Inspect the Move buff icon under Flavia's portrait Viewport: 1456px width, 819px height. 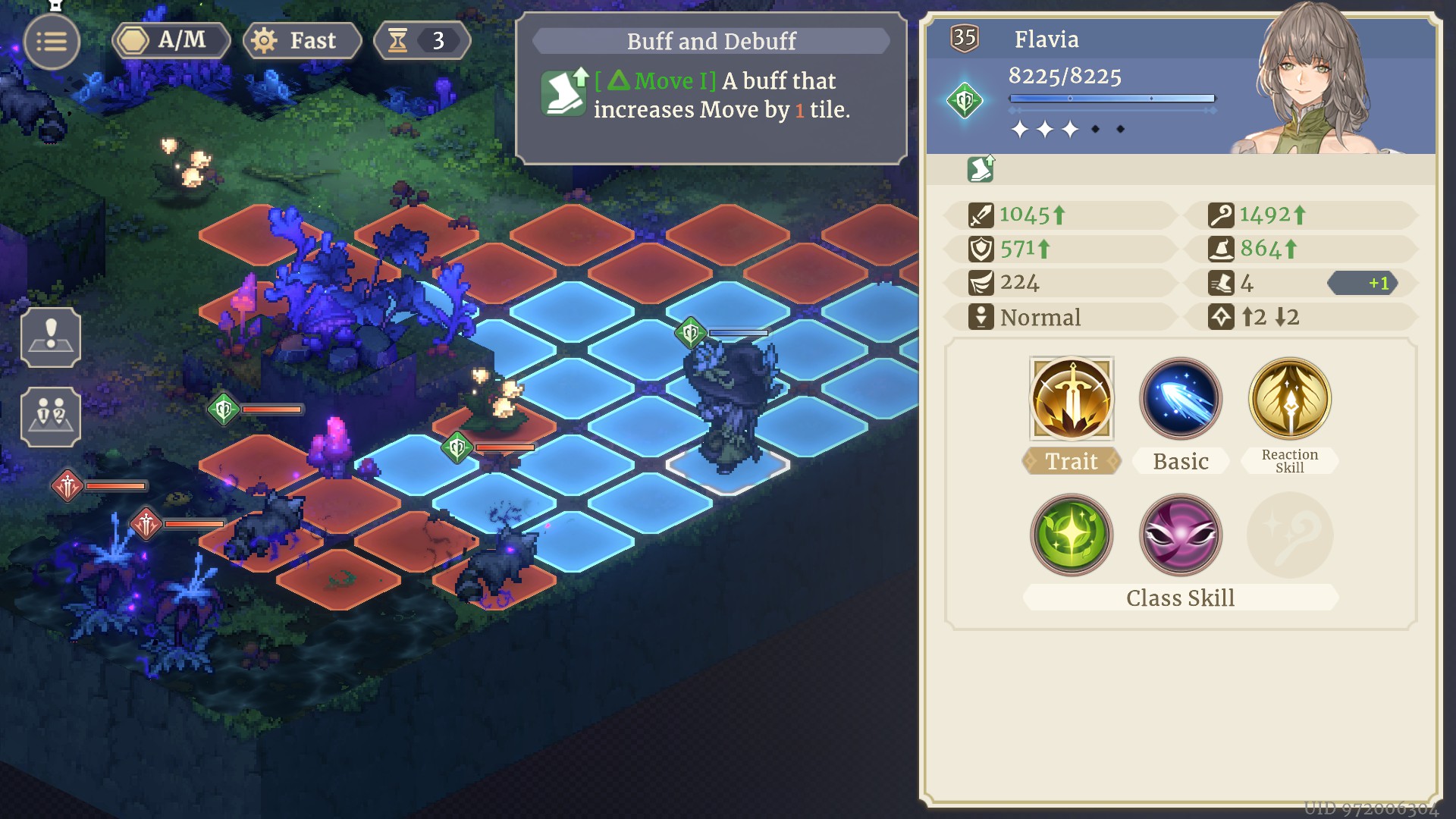pos(981,169)
